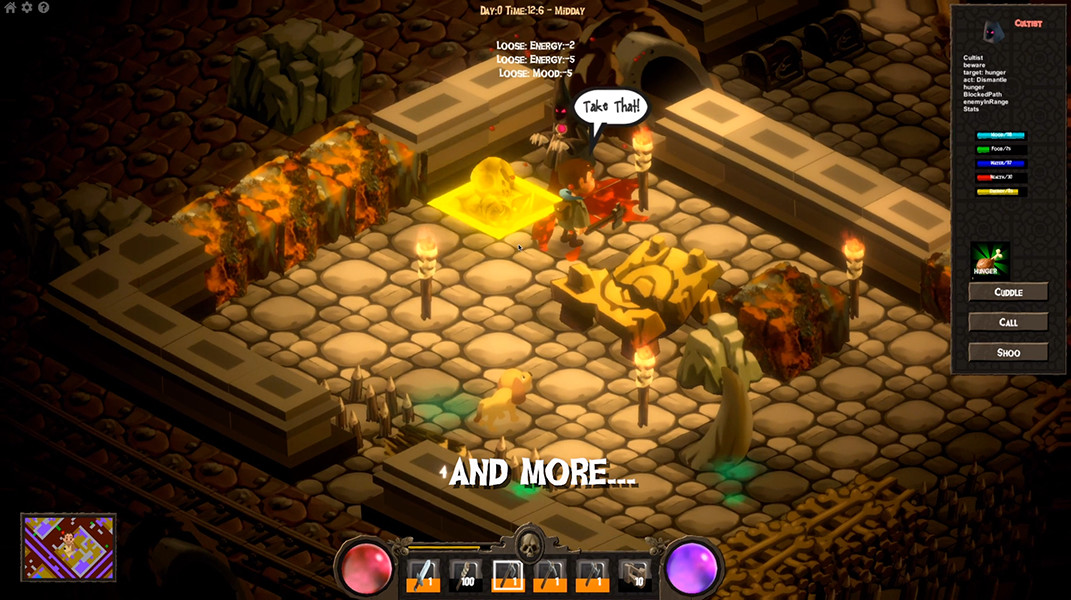The height and width of the screenshot is (600, 1071).
Task: Open settings with the gear icon
Action: click(x=27, y=8)
